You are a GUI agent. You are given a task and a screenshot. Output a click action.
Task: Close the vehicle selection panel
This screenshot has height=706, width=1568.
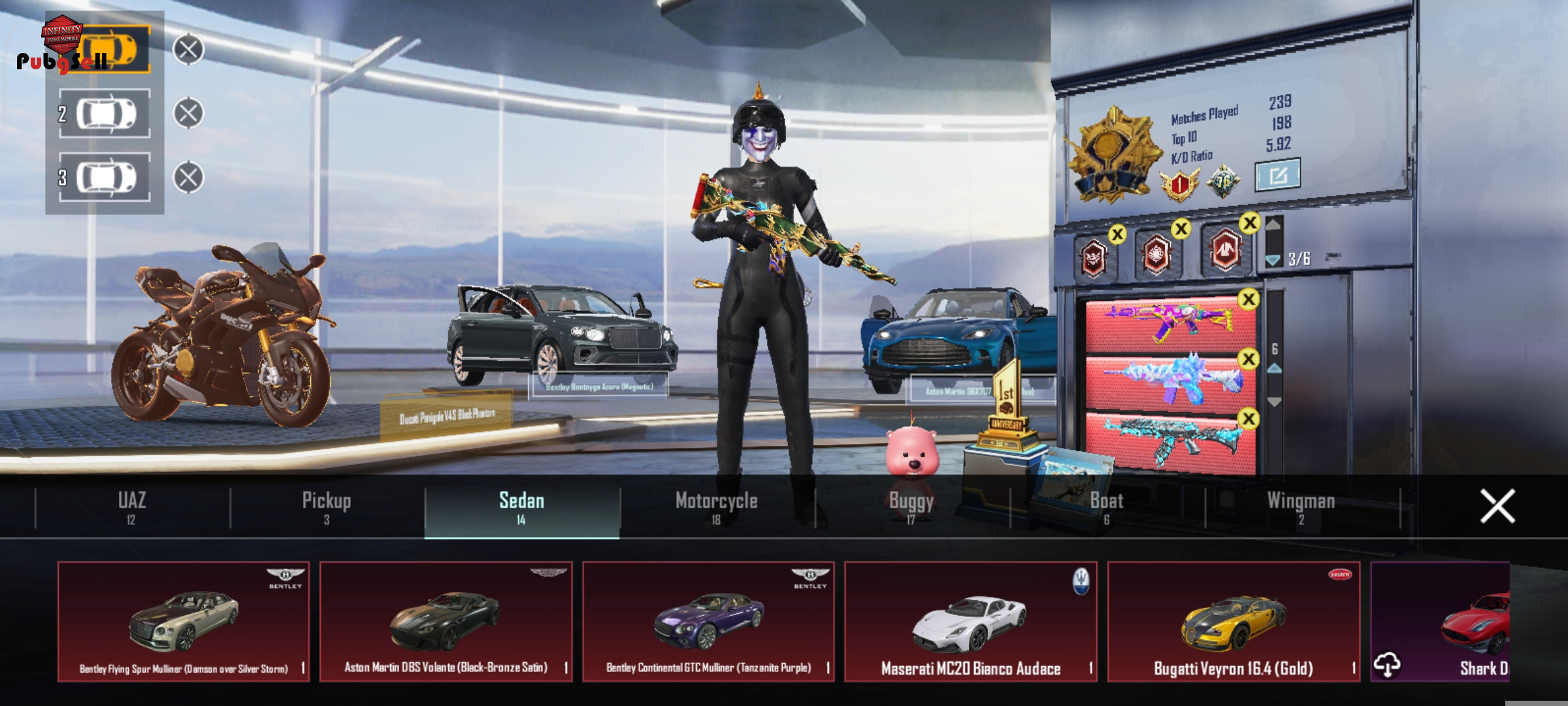[x=1497, y=506]
